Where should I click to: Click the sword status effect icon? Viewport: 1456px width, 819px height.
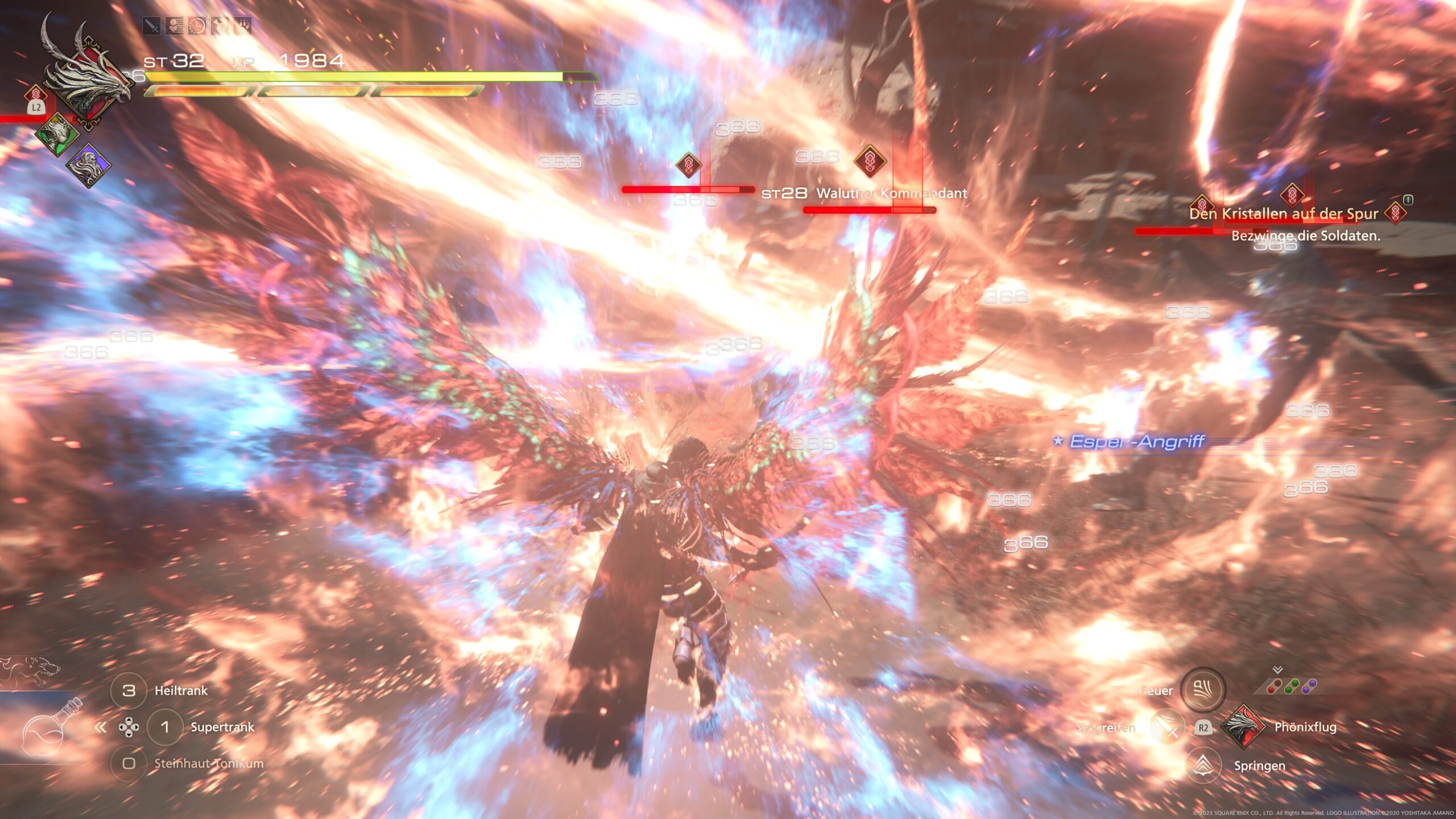[151, 26]
